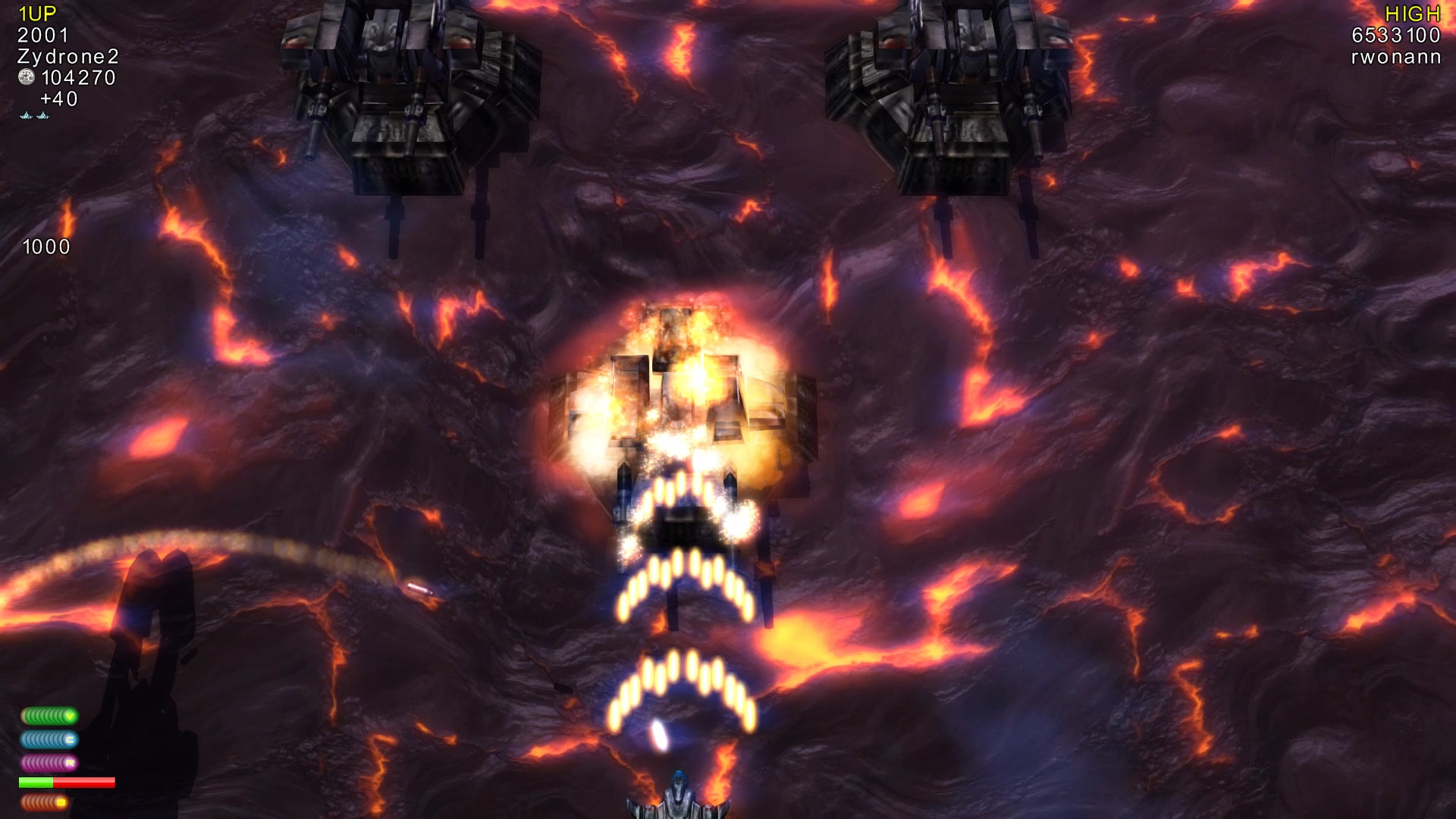Toggle the C indicator on the cyan gauge
This screenshot has width=1456, height=819.
70,739
